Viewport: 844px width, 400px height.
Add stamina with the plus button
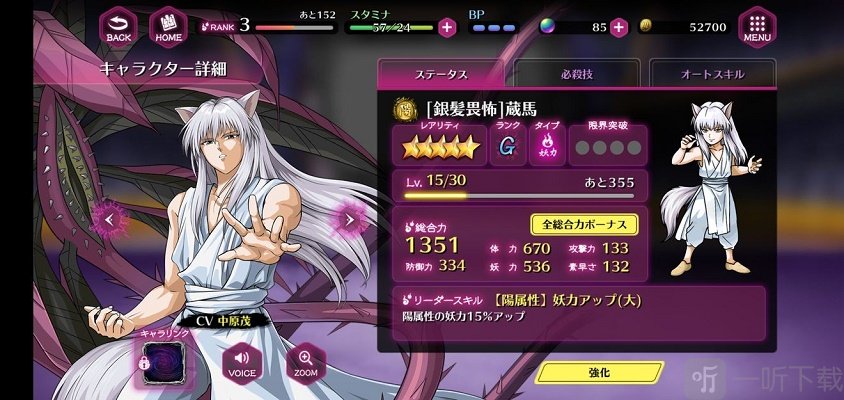(x=447, y=27)
